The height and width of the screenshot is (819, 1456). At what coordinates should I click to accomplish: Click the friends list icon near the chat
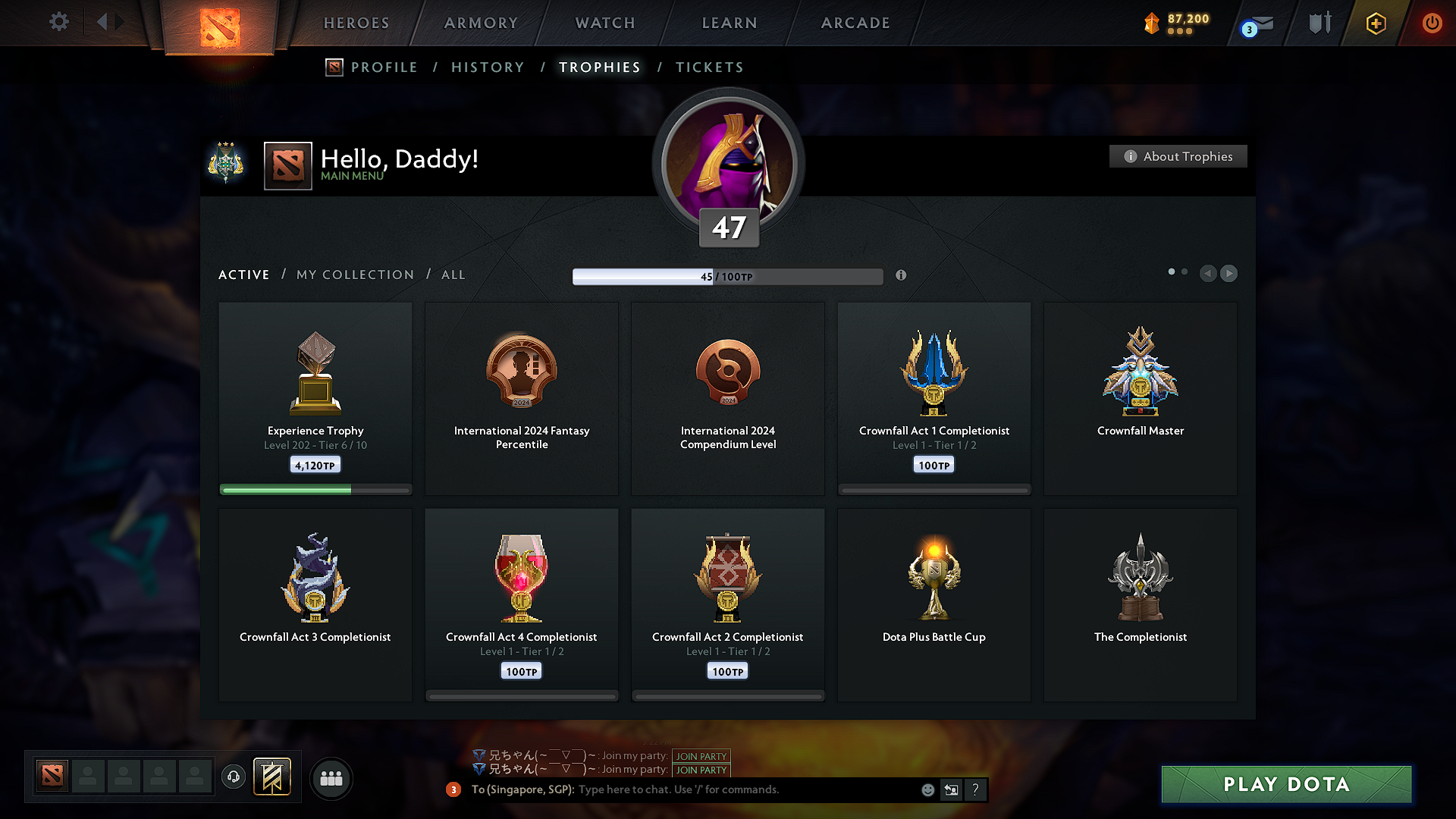(x=331, y=778)
